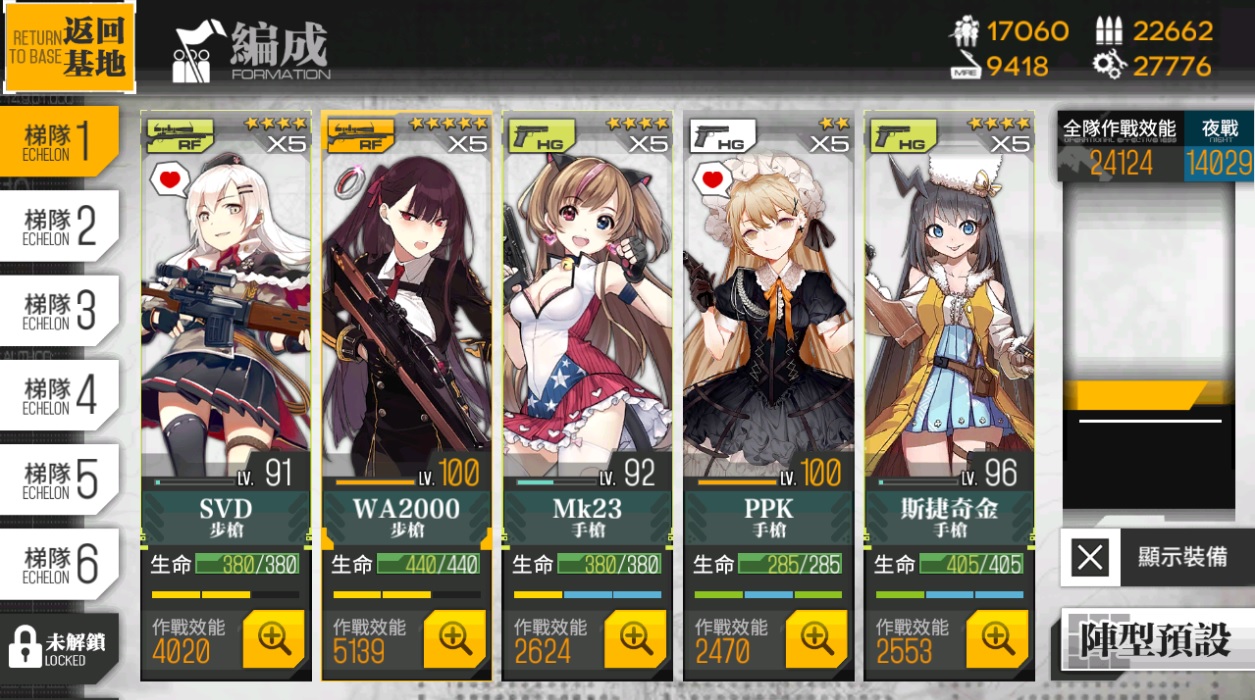Open WA2000 details via magnifier button
Viewport: 1255px width, 700px height.
(454, 639)
